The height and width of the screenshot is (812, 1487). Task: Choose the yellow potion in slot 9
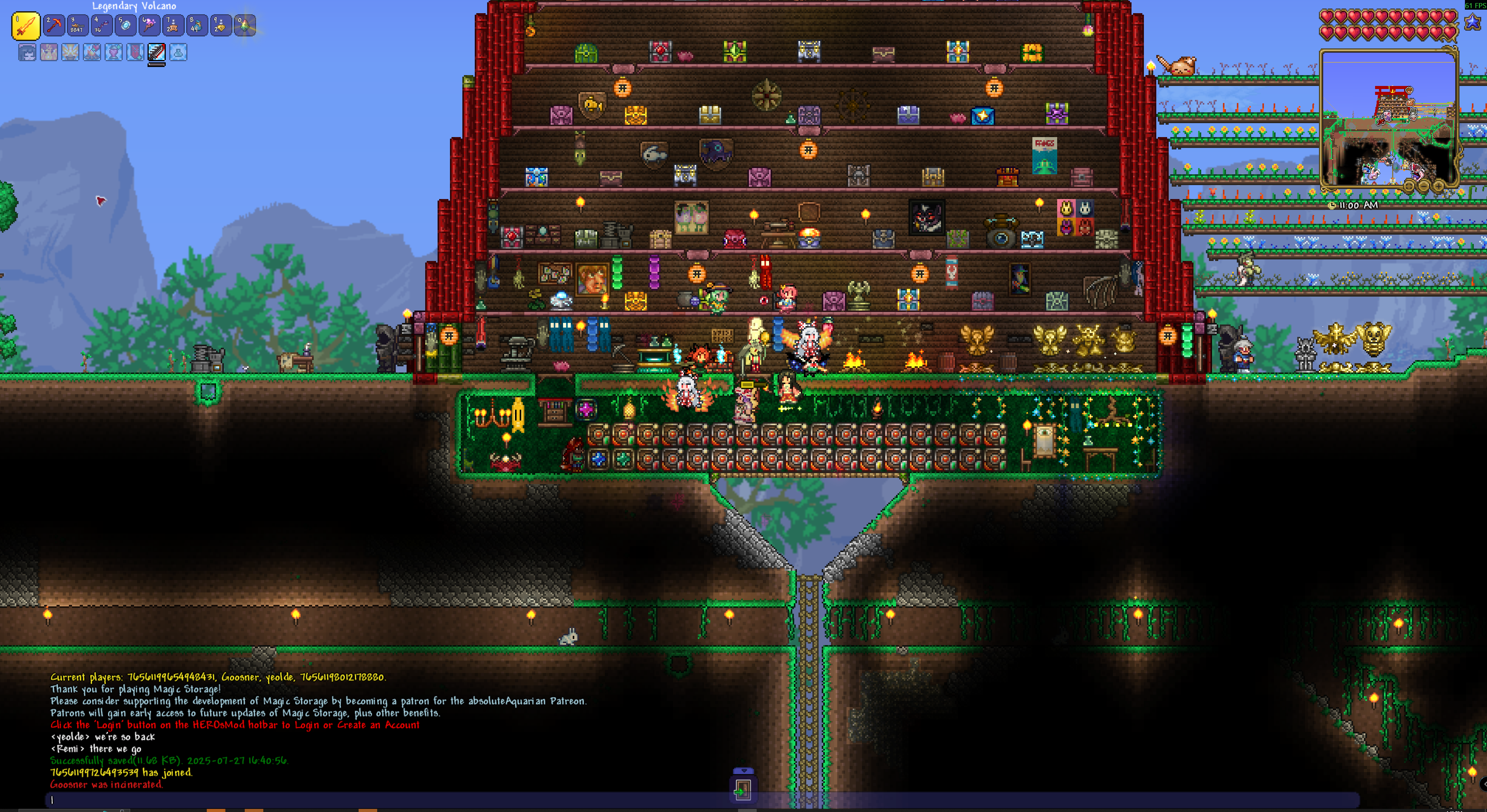(220, 26)
